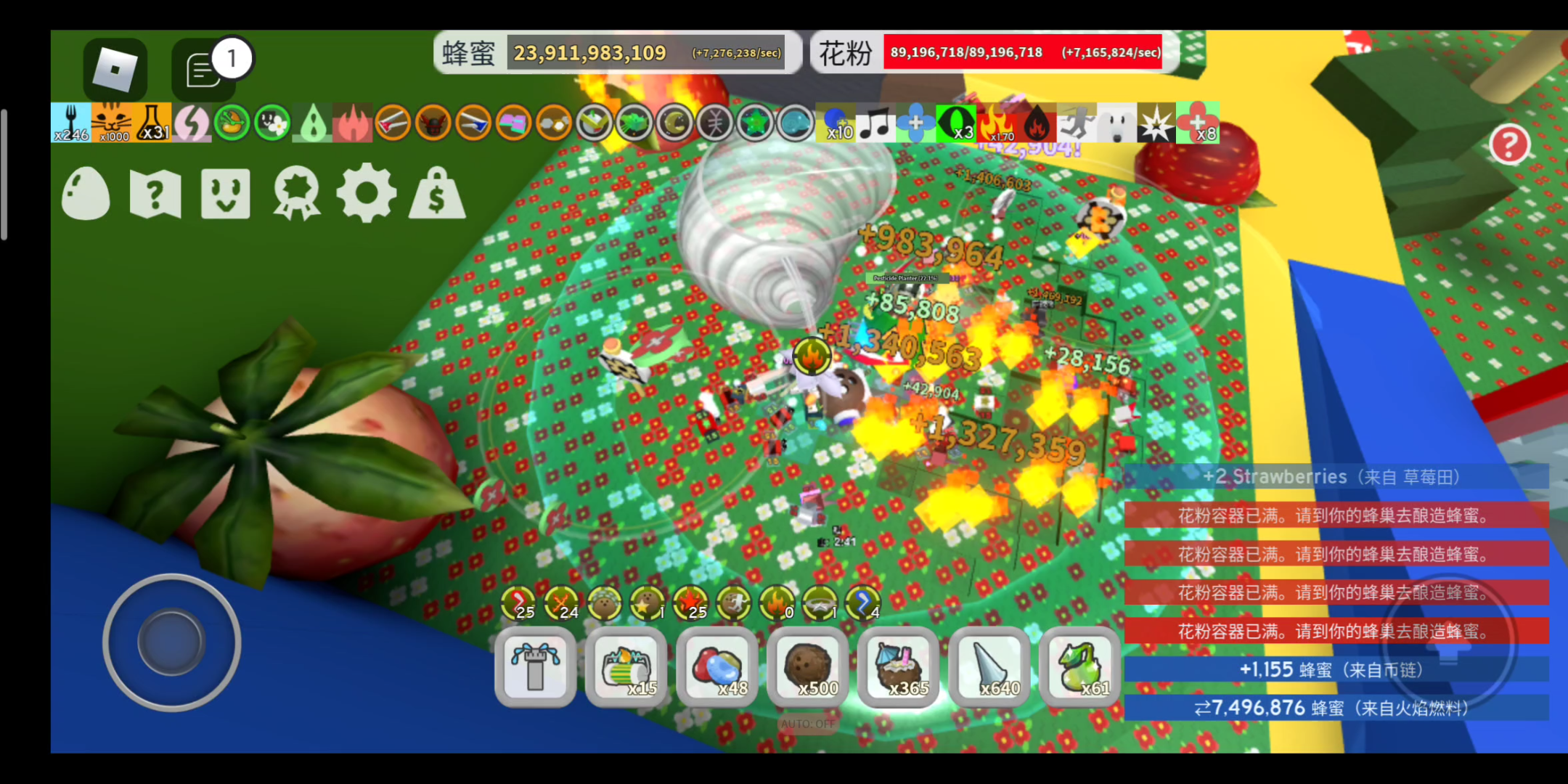Open the shop money-bag icon

pos(436,195)
